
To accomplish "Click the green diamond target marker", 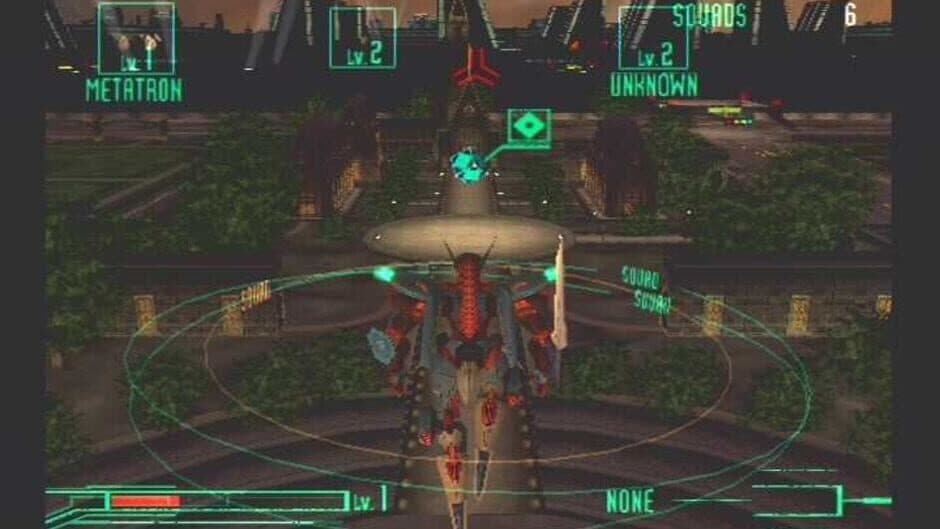I will pyautogui.click(x=529, y=128).
